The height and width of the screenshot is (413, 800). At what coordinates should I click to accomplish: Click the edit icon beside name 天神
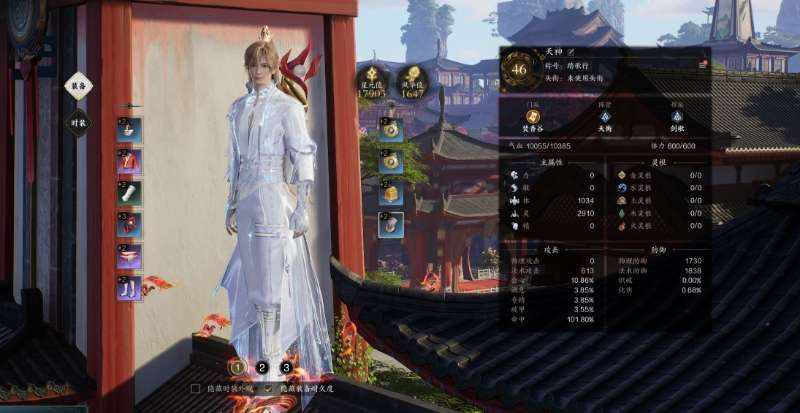click(x=572, y=51)
